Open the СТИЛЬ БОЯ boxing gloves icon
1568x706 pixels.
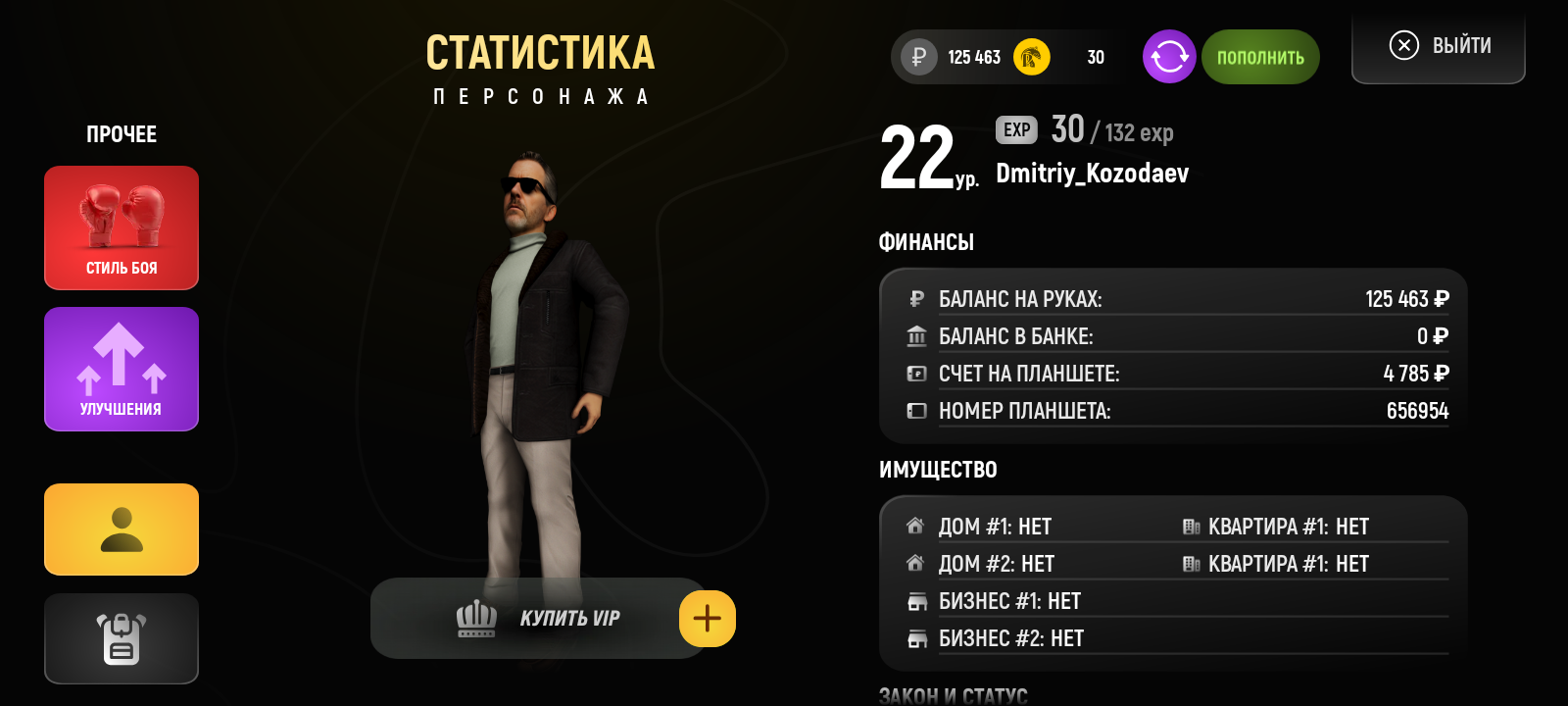tap(121, 227)
